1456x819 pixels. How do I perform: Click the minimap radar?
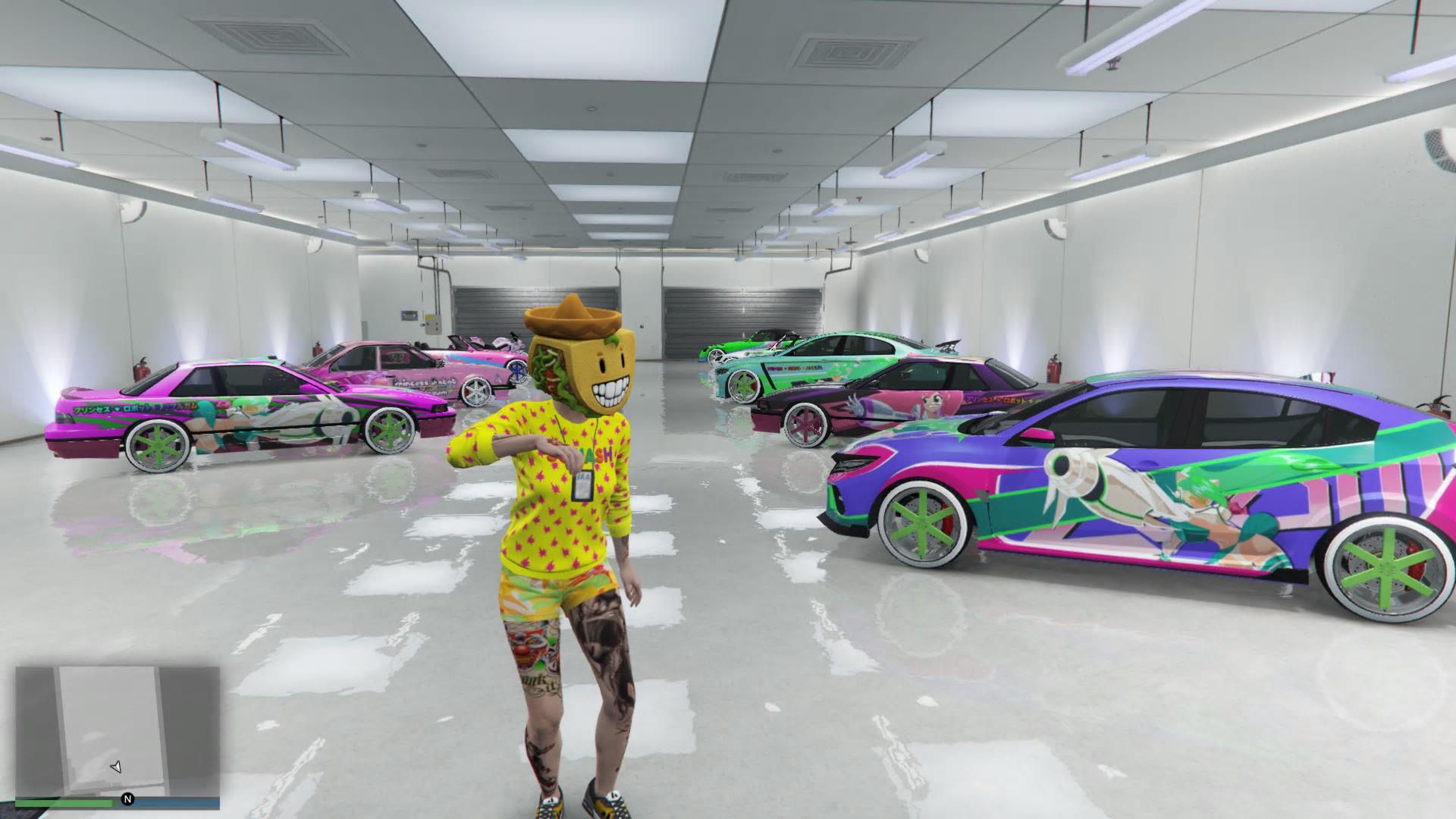coord(118,730)
